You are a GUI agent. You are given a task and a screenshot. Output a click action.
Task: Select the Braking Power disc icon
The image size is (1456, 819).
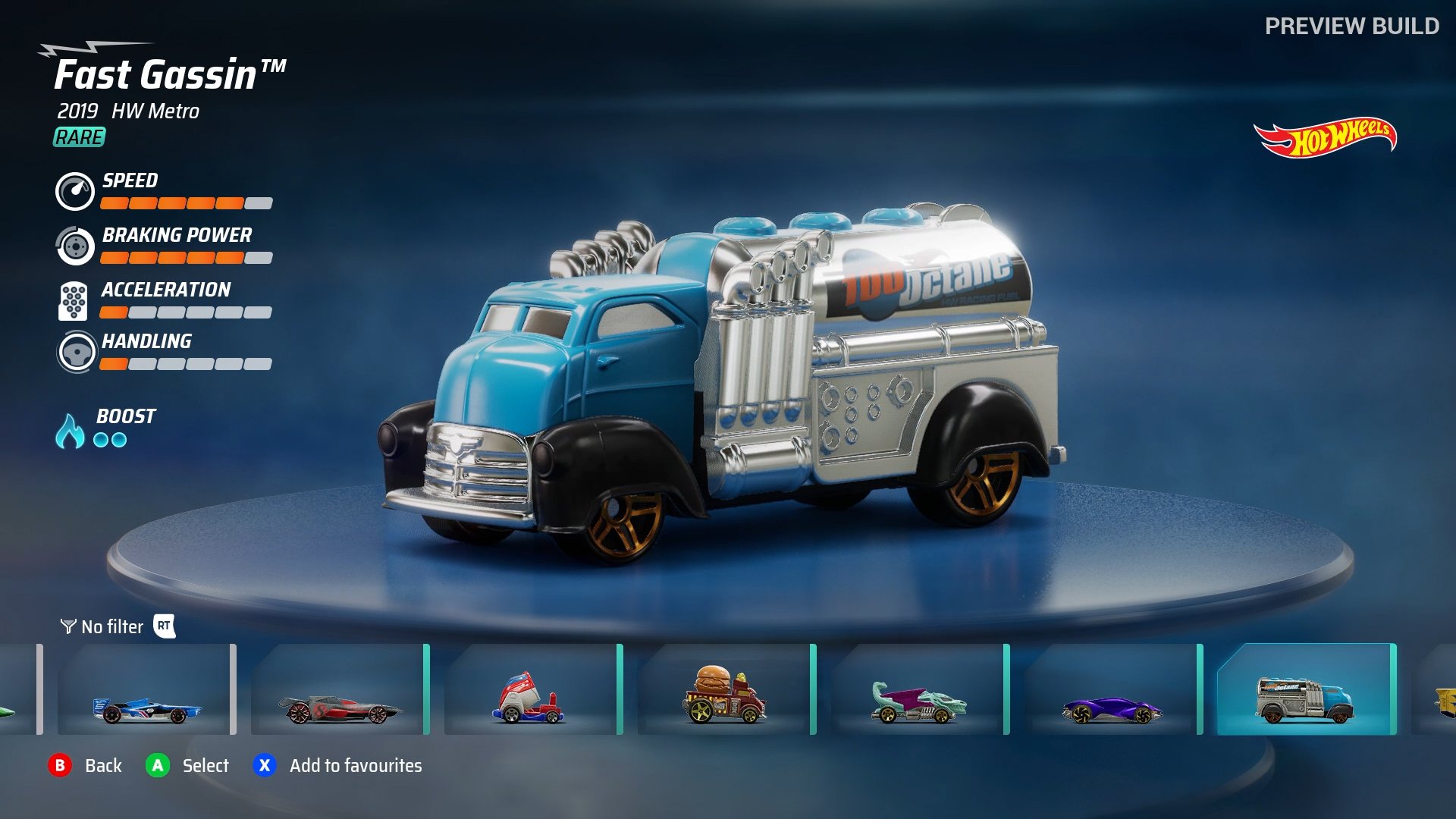74,246
